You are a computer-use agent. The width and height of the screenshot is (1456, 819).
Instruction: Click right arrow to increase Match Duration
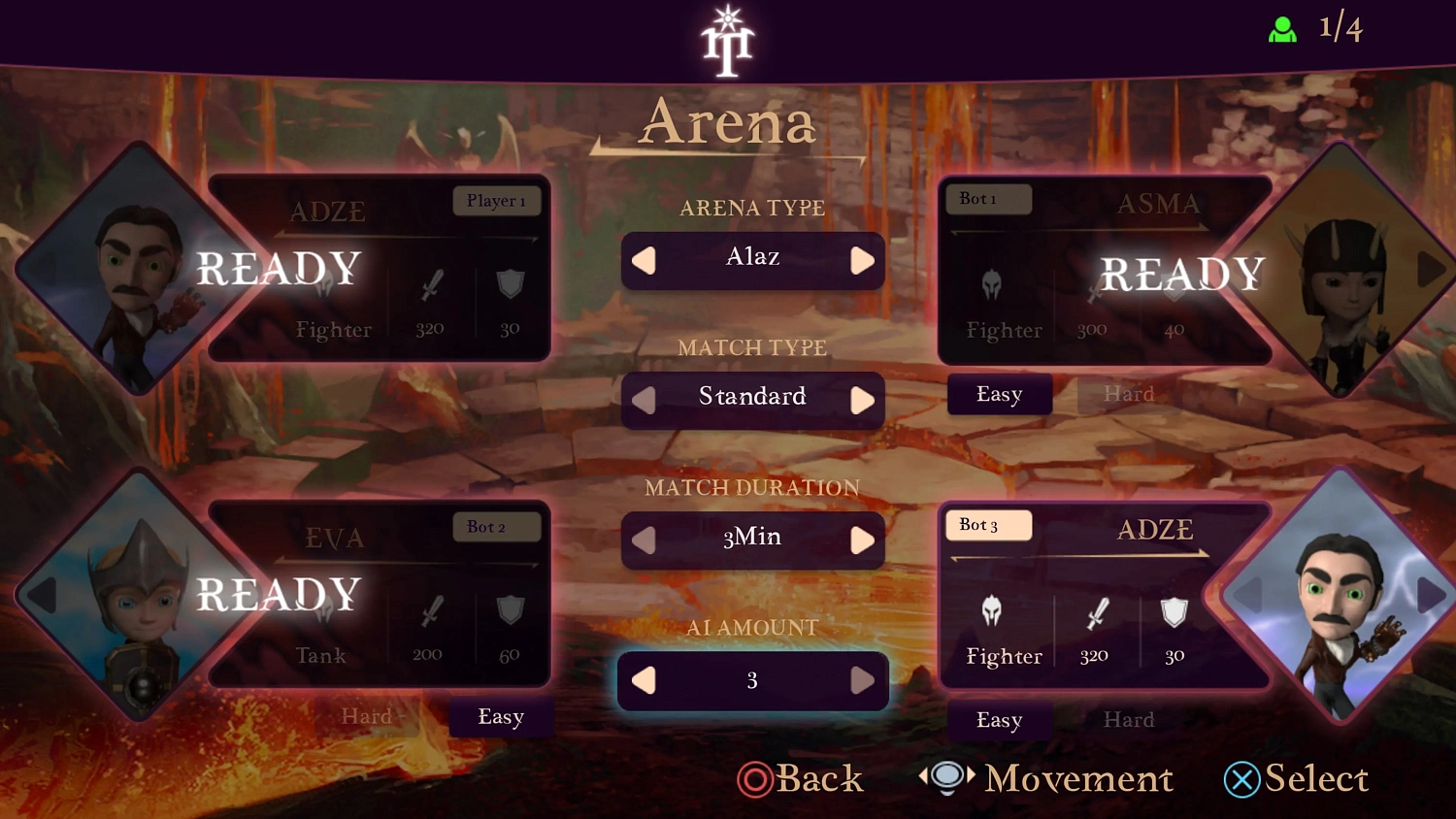(862, 541)
